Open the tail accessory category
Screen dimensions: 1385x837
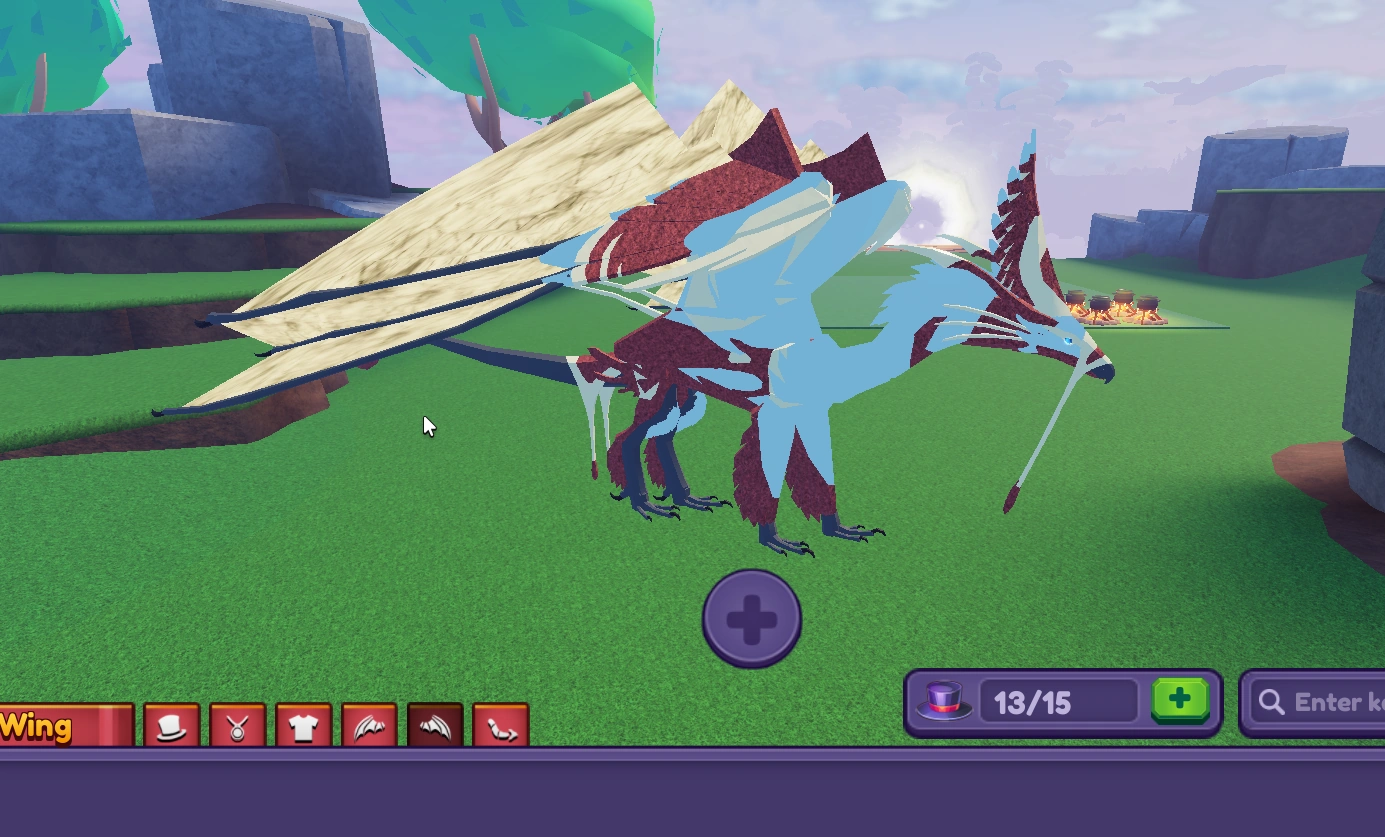(502, 727)
